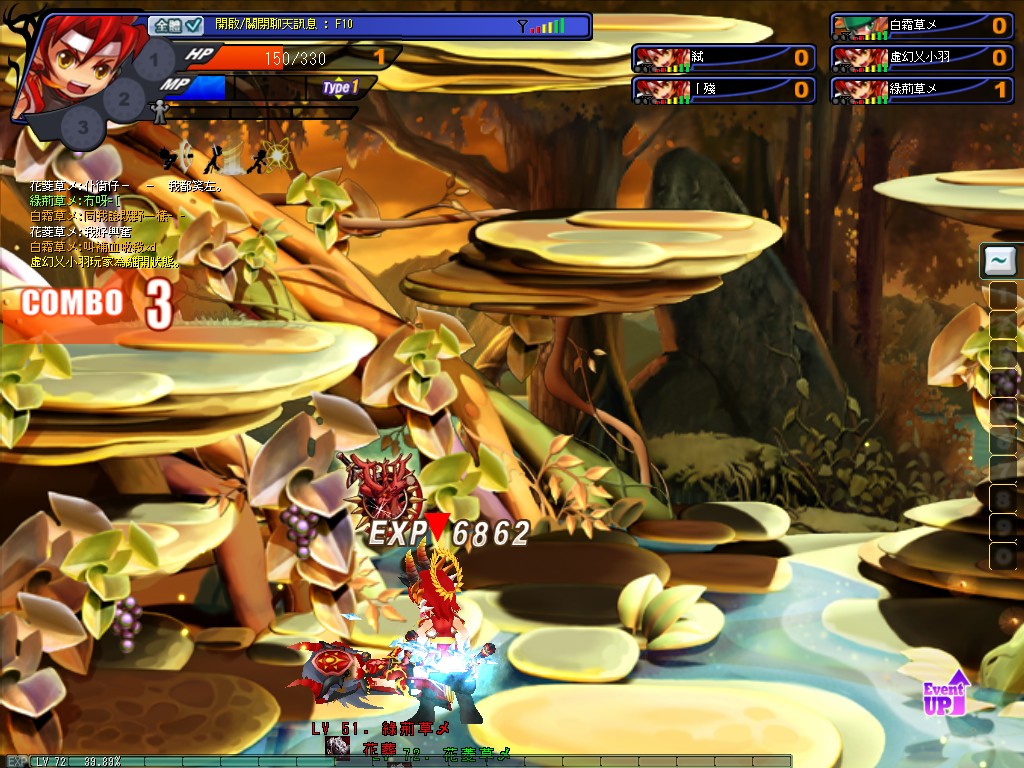Viewport: 1024px width, 768px height.
Task: Select player 虛幻乂小羽 in the scoreboard
Action: [920, 58]
